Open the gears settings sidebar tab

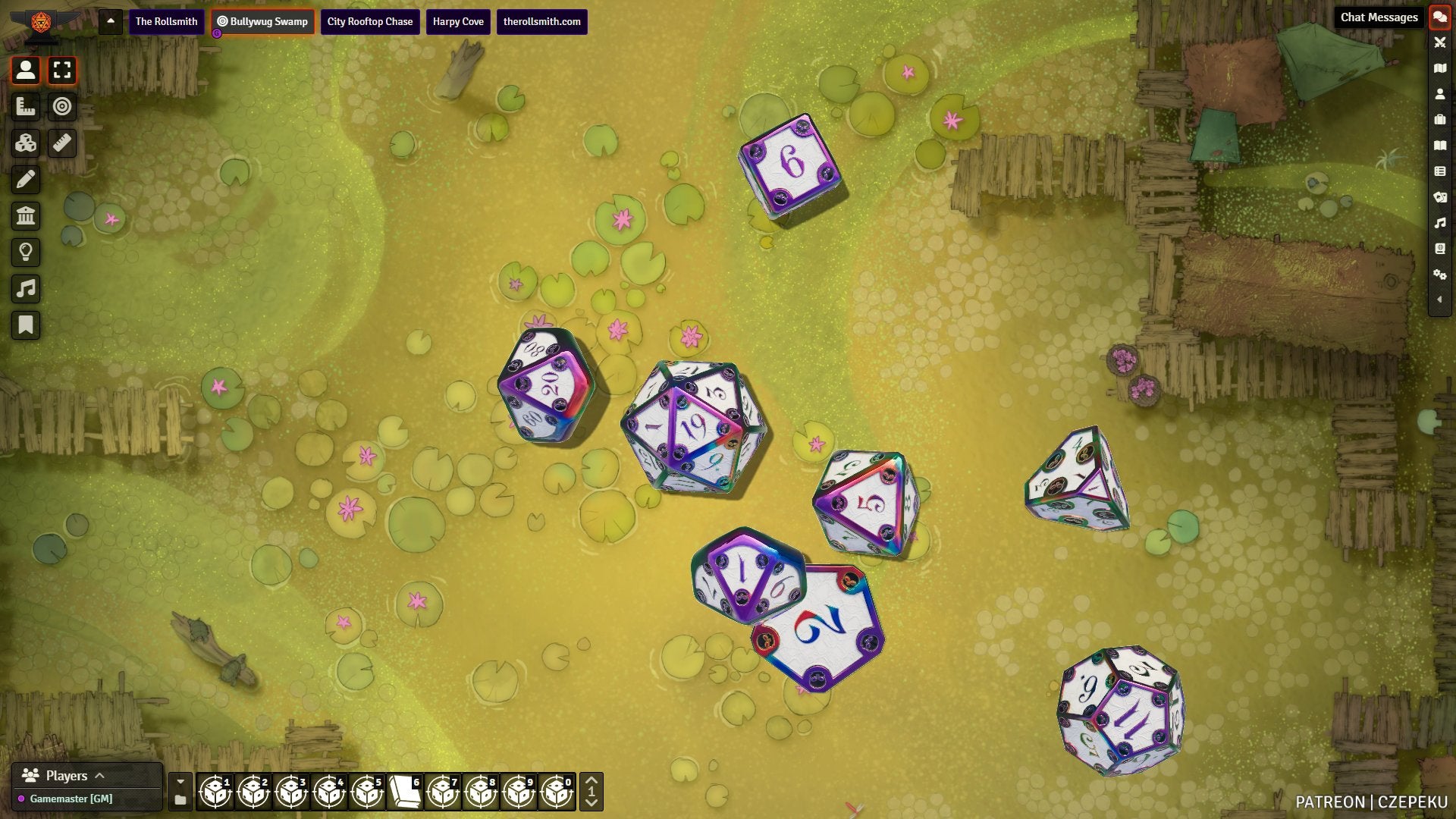point(1439,275)
